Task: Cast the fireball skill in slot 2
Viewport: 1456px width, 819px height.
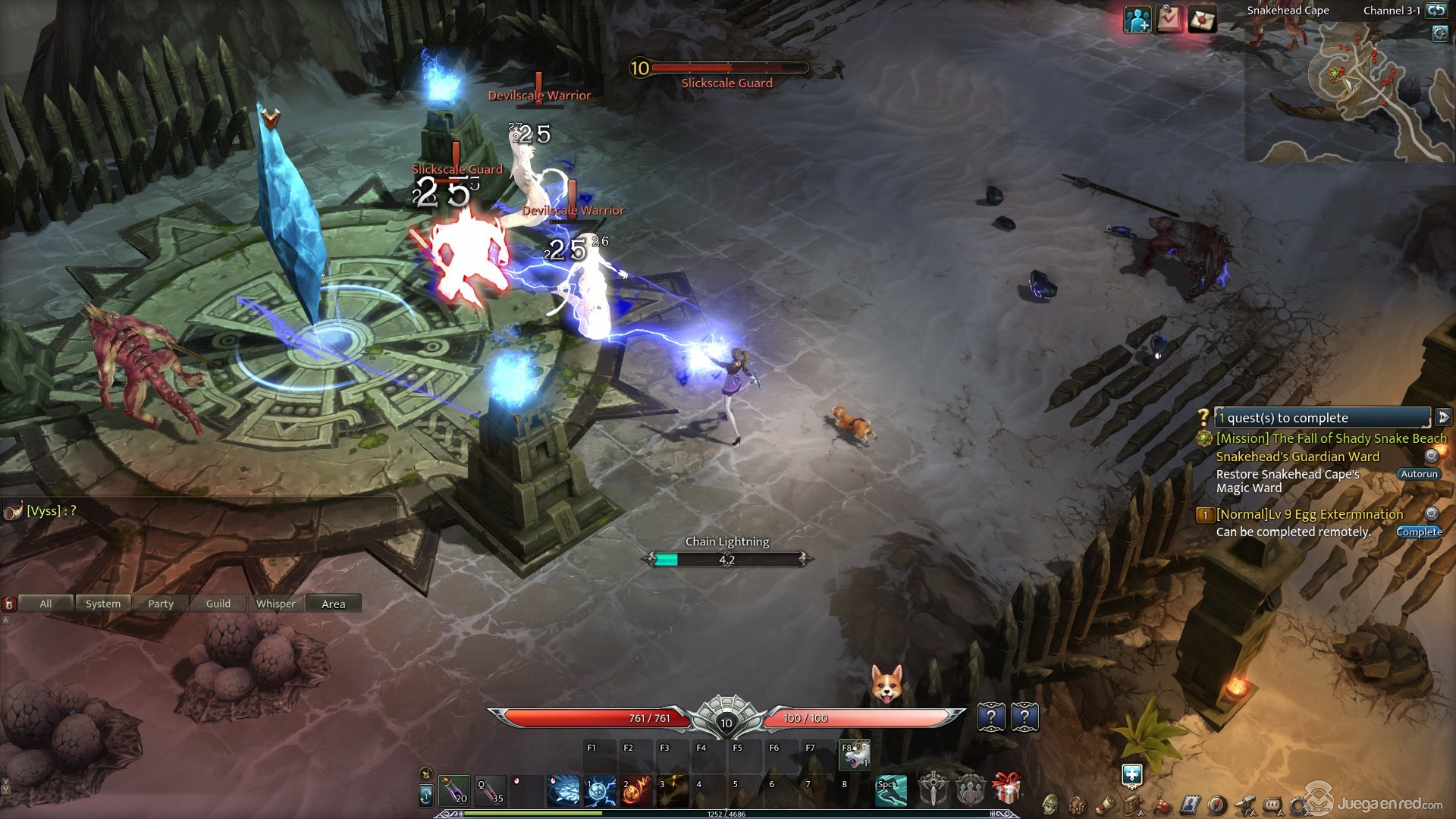Action: pos(636,790)
